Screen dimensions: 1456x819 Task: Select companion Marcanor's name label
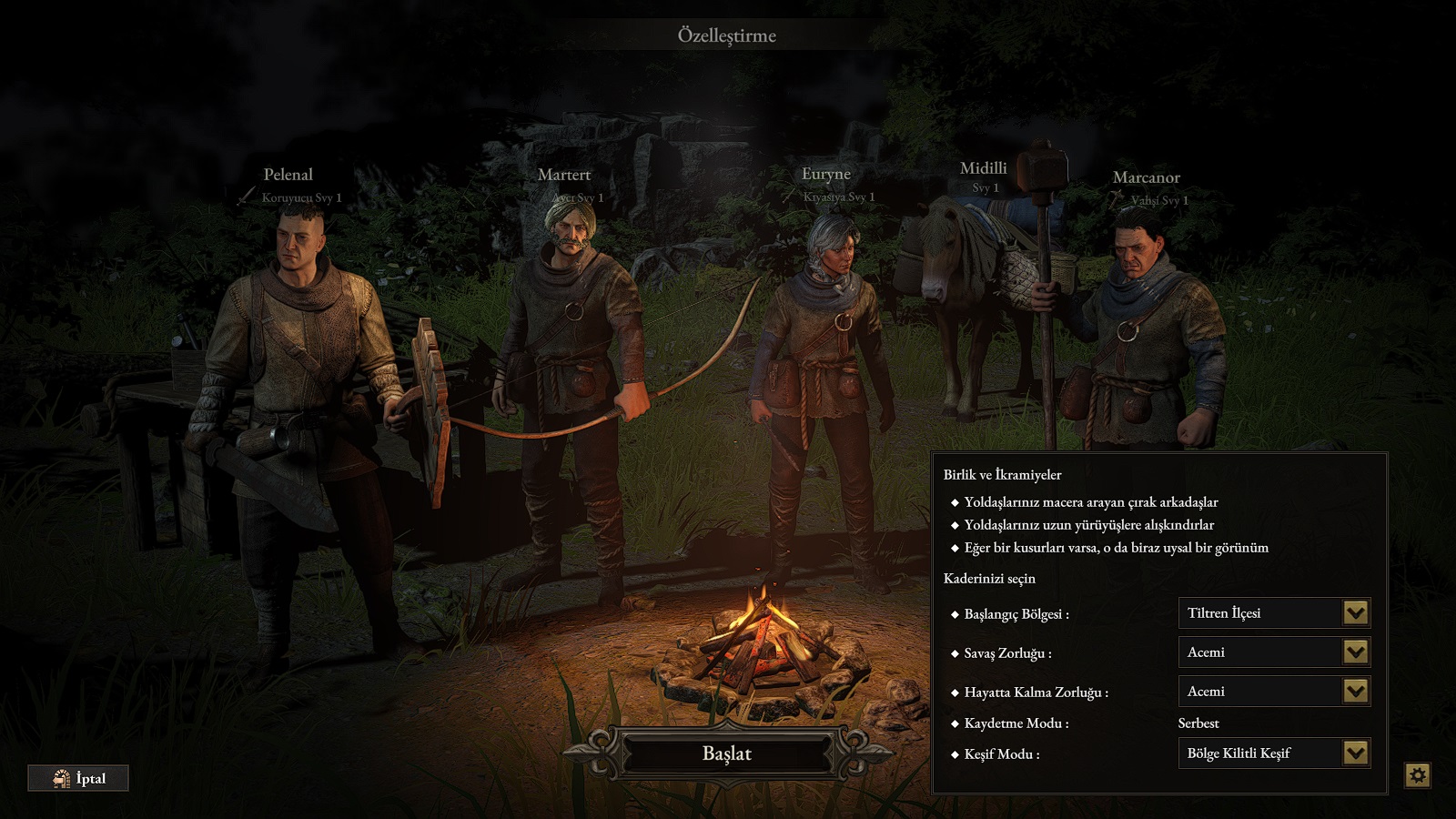(1147, 177)
